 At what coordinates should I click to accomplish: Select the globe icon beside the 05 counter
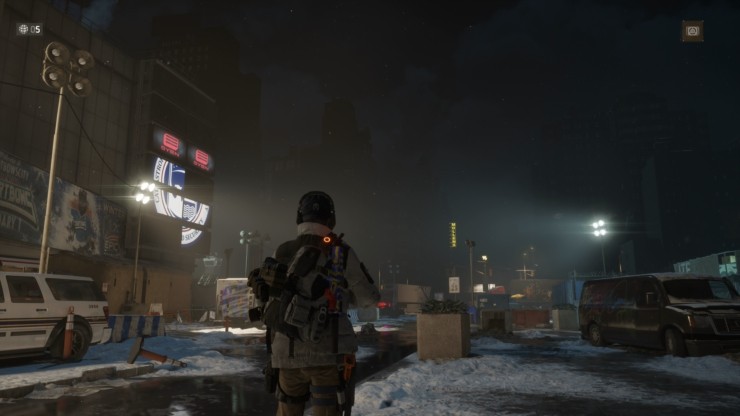click(23, 29)
